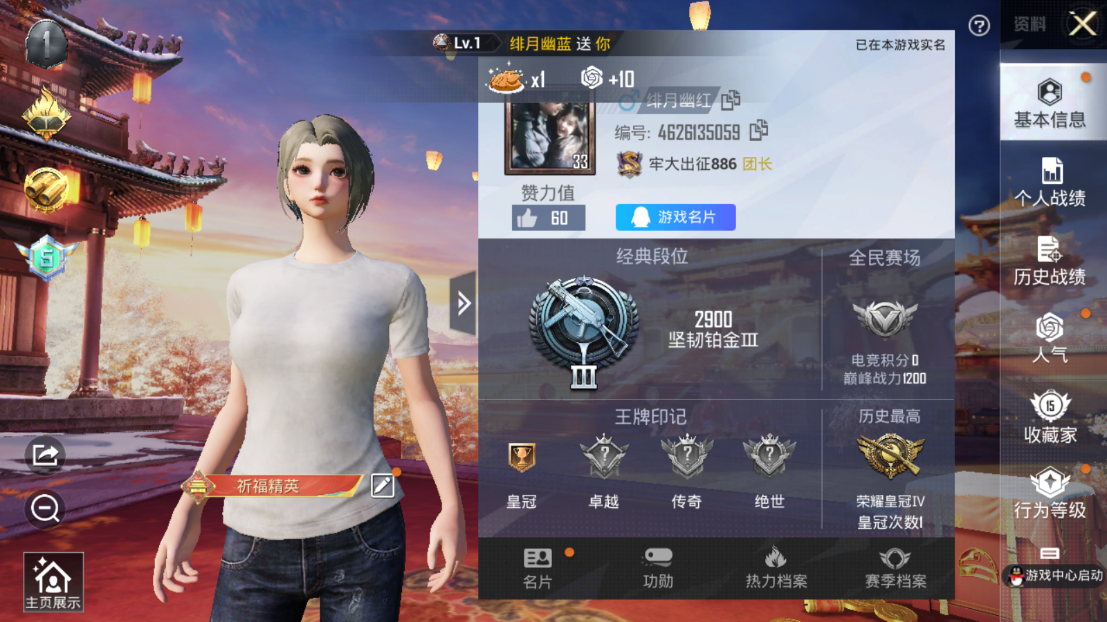This screenshot has width=1107, height=622.
Task: Open the 名片 bottom tab
Action: 537,568
